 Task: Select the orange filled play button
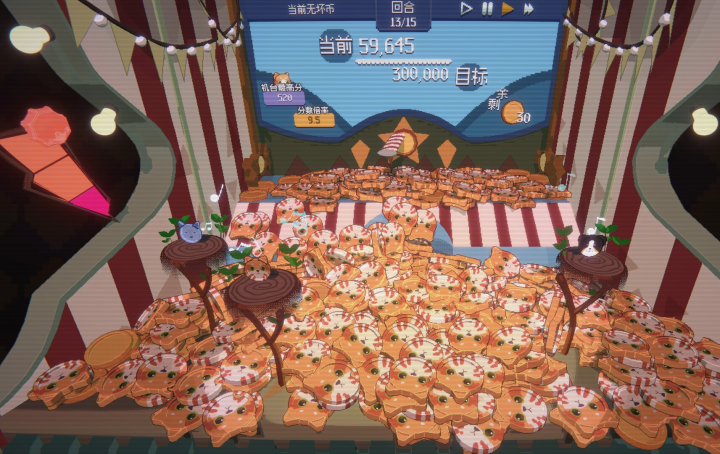click(508, 9)
